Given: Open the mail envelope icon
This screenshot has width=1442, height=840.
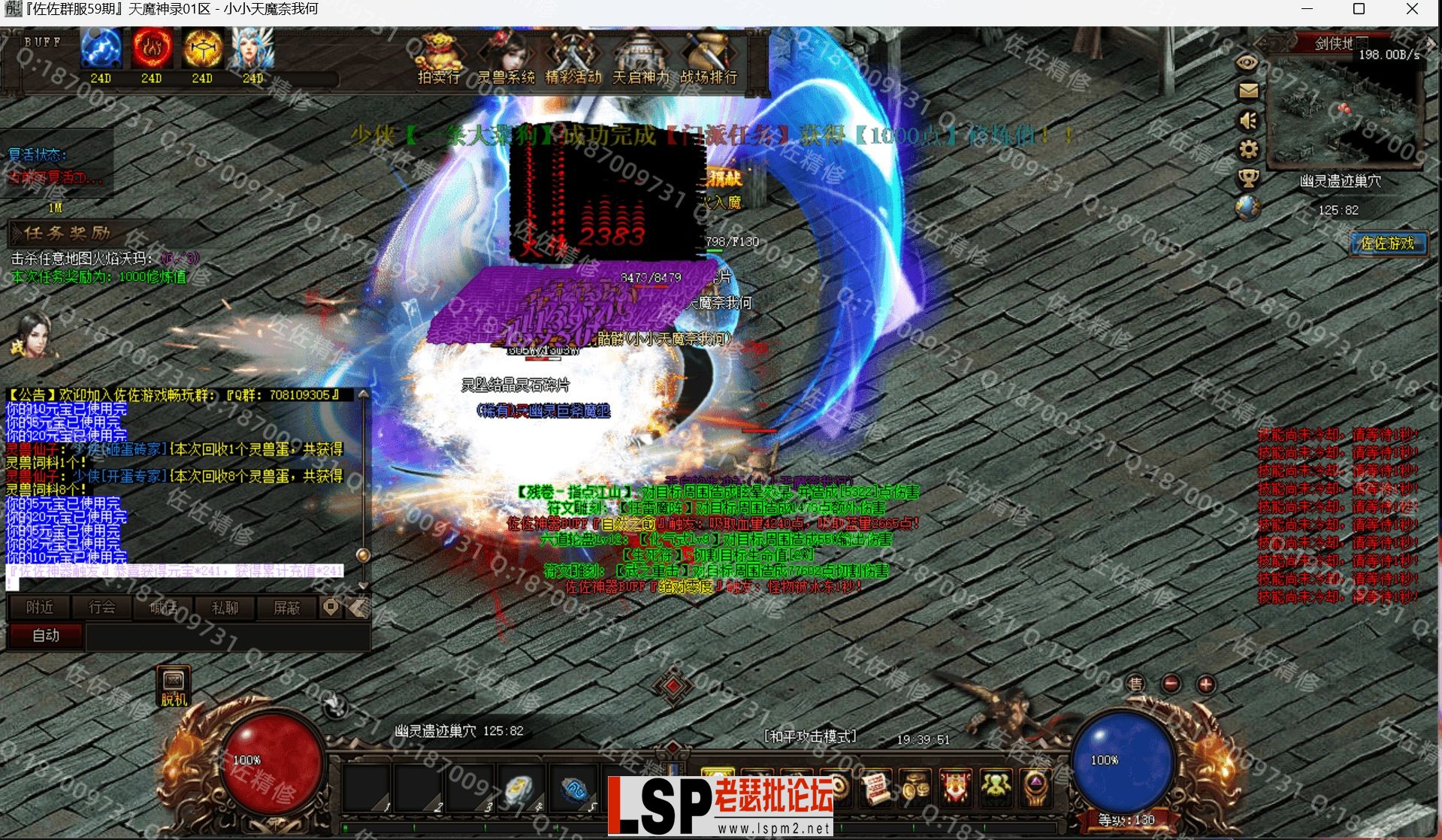Looking at the screenshot, I should click(x=1248, y=91).
